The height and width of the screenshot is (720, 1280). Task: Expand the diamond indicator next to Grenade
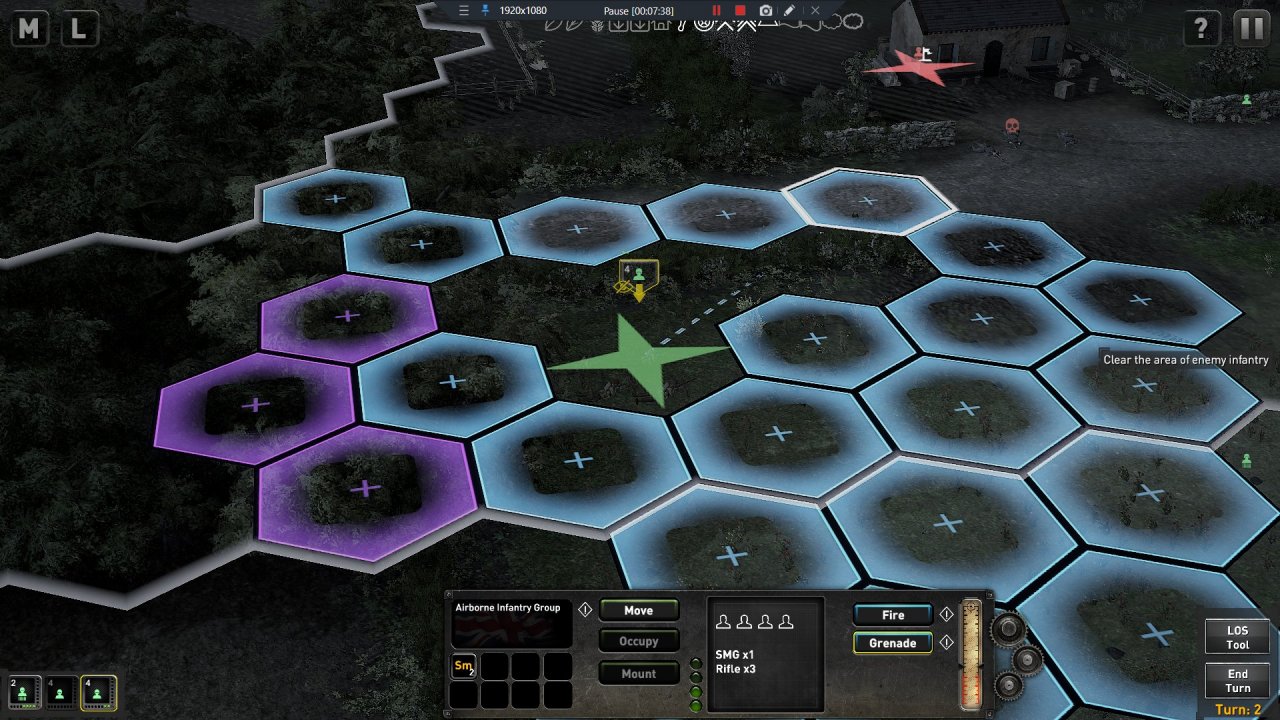click(x=945, y=643)
